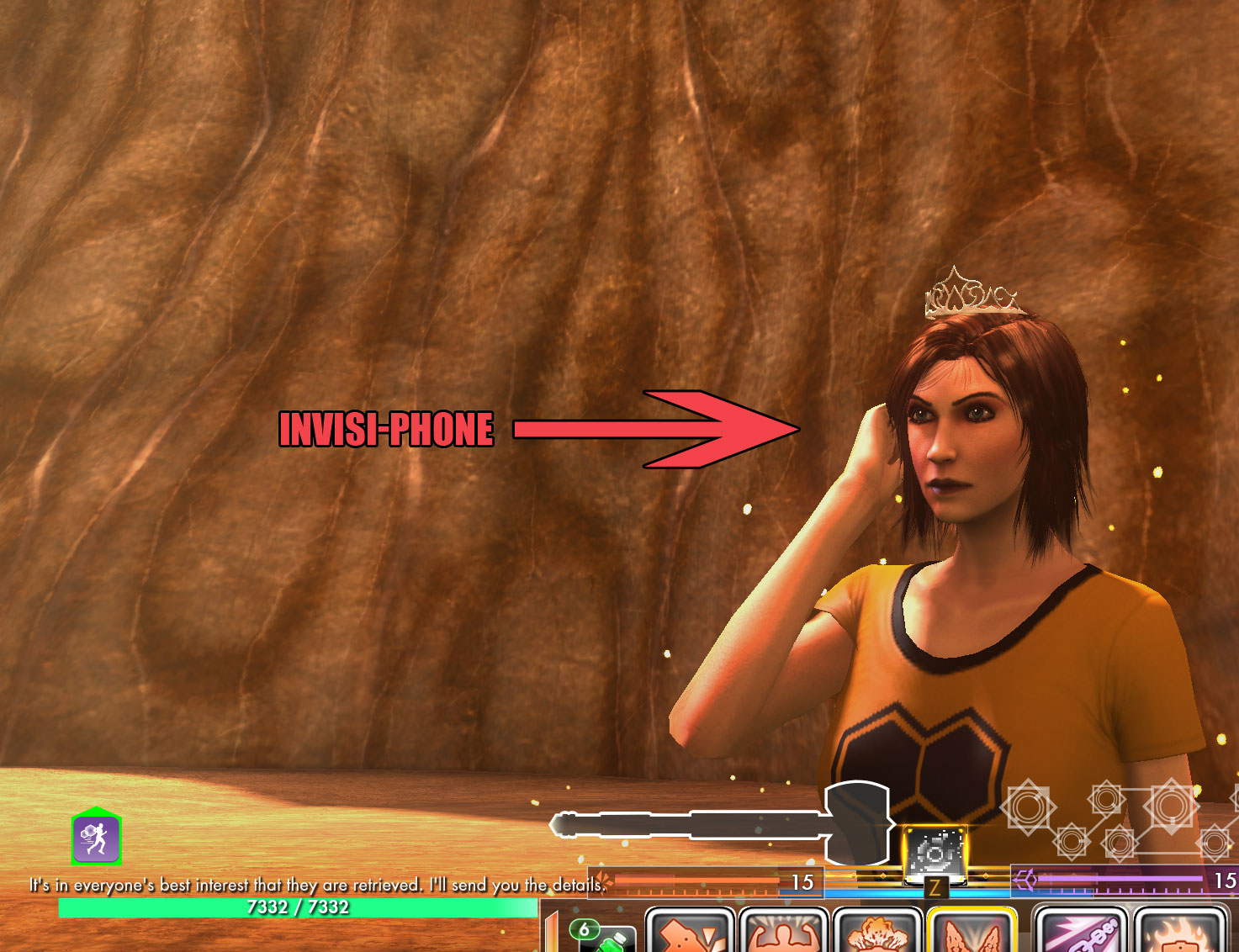Select the hammer weapon silhouette
The width and height of the screenshot is (1239, 952).
(x=723, y=824)
